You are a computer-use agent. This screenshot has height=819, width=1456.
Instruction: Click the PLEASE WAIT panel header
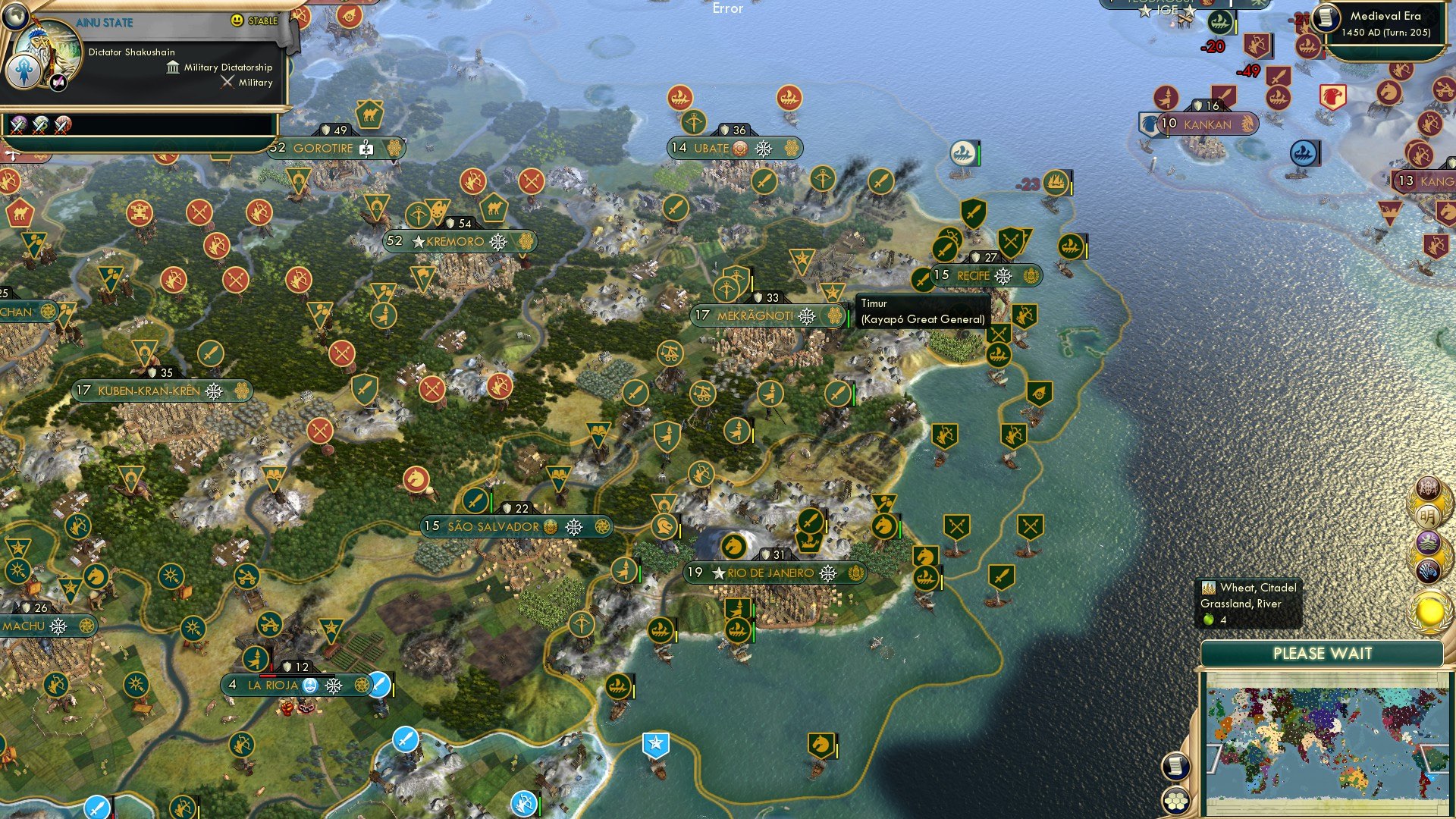pos(1323,653)
